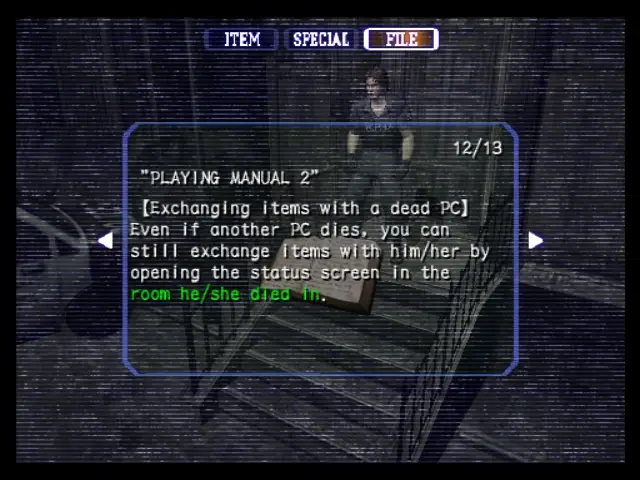
Task: Advance to the next file page arrow
Action: pos(535,240)
